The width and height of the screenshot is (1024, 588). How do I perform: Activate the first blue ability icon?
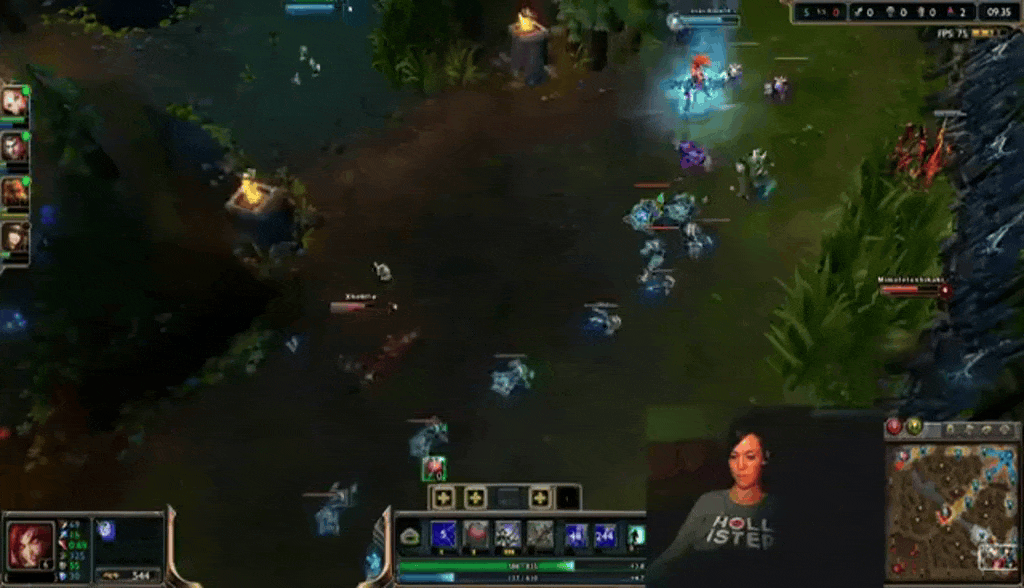444,534
